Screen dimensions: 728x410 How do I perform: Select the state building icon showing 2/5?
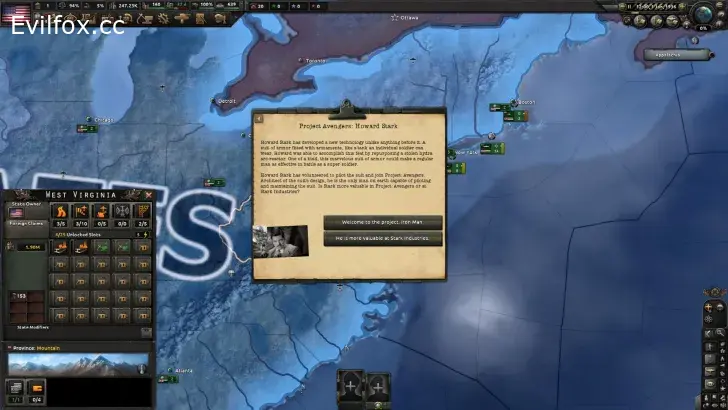pyautogui.click(x=140, y=215)
